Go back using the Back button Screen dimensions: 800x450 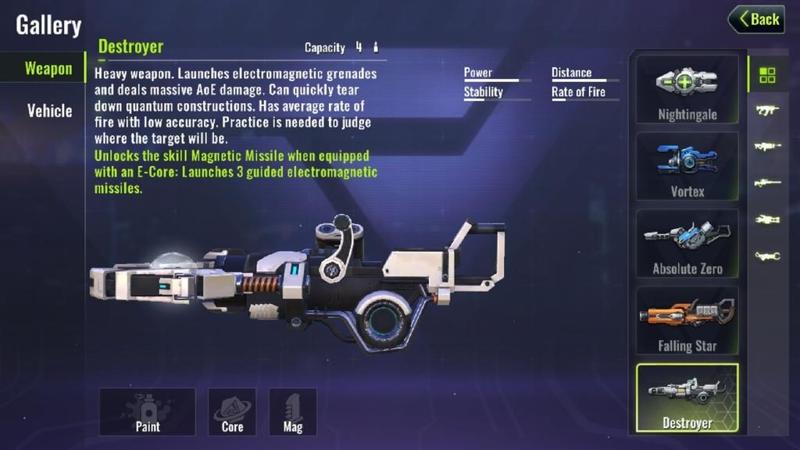point(756,18)
